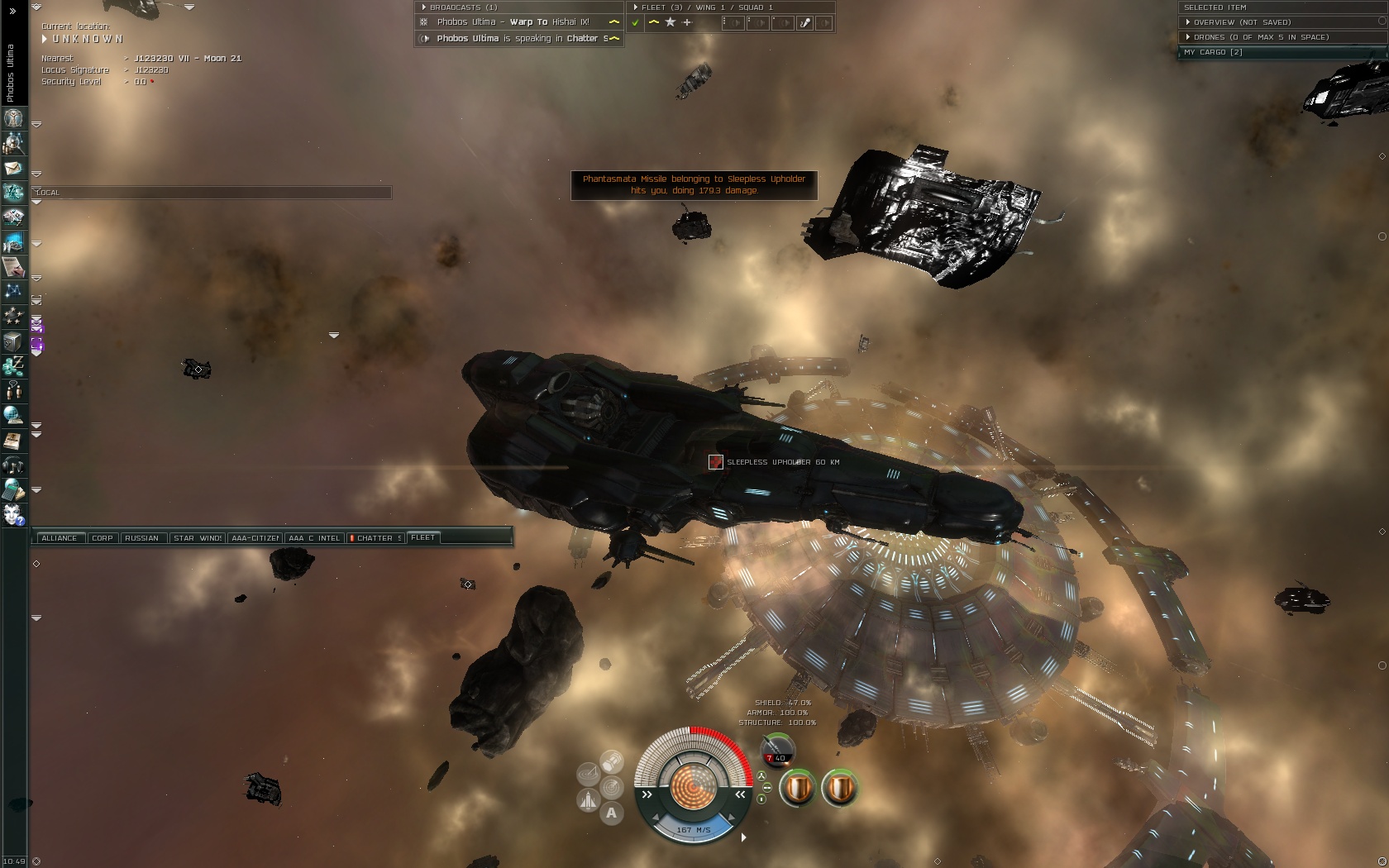Viewport: 1389px width, 868px height.
Task: Open the mail envelope icon in sidebar
Action: click(13, 169)
